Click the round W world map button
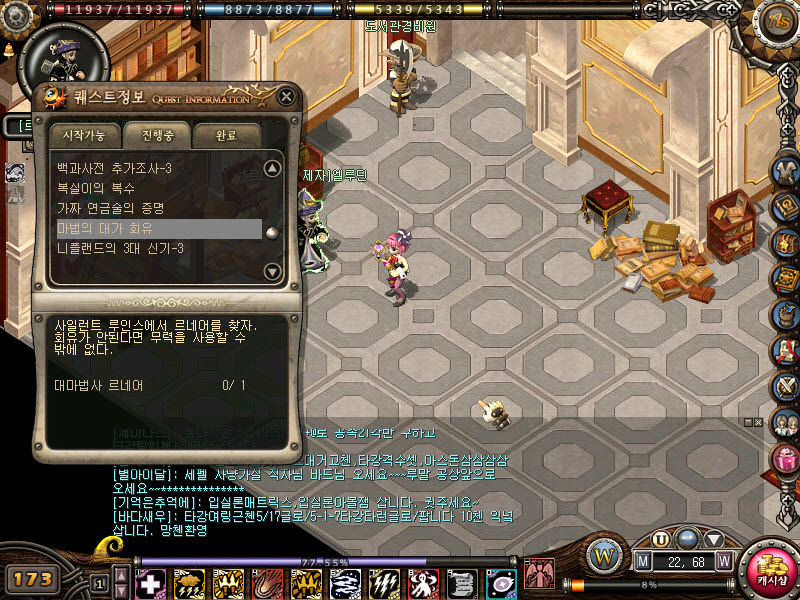The height and width of the screenshot is (600, 800). (603, 554)
